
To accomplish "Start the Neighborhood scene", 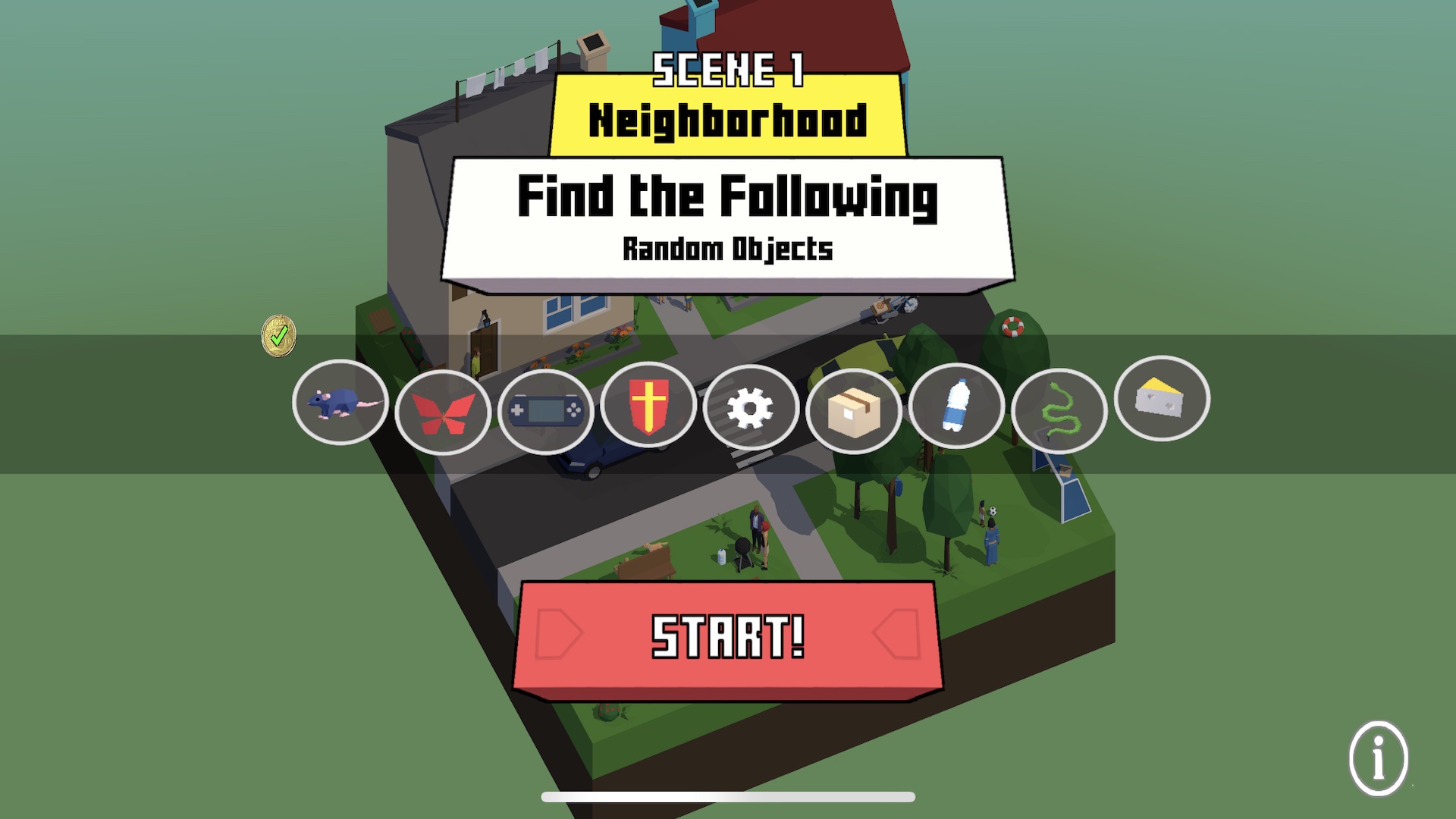I will point(728,637).
